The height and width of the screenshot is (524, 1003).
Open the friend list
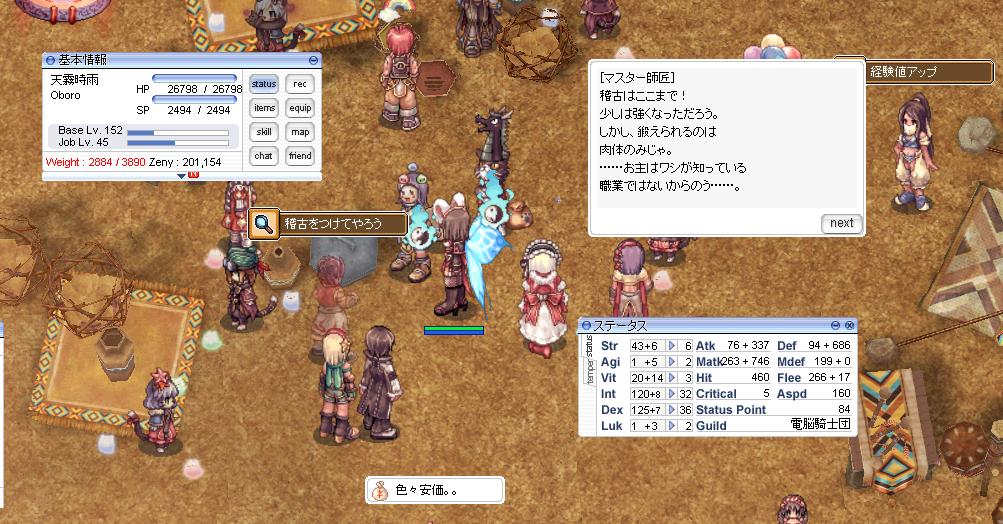pyautogui.click(x=299, y=156)
